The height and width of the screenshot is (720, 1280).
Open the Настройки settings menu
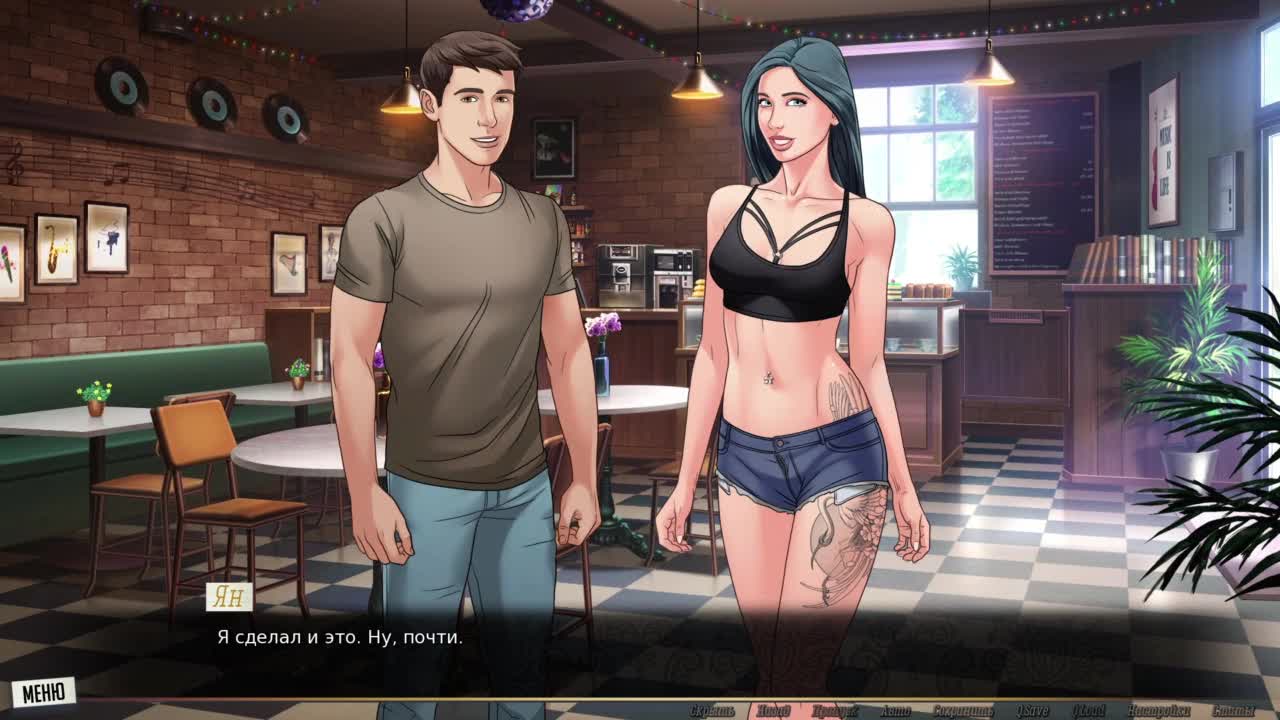[1157, 711]
